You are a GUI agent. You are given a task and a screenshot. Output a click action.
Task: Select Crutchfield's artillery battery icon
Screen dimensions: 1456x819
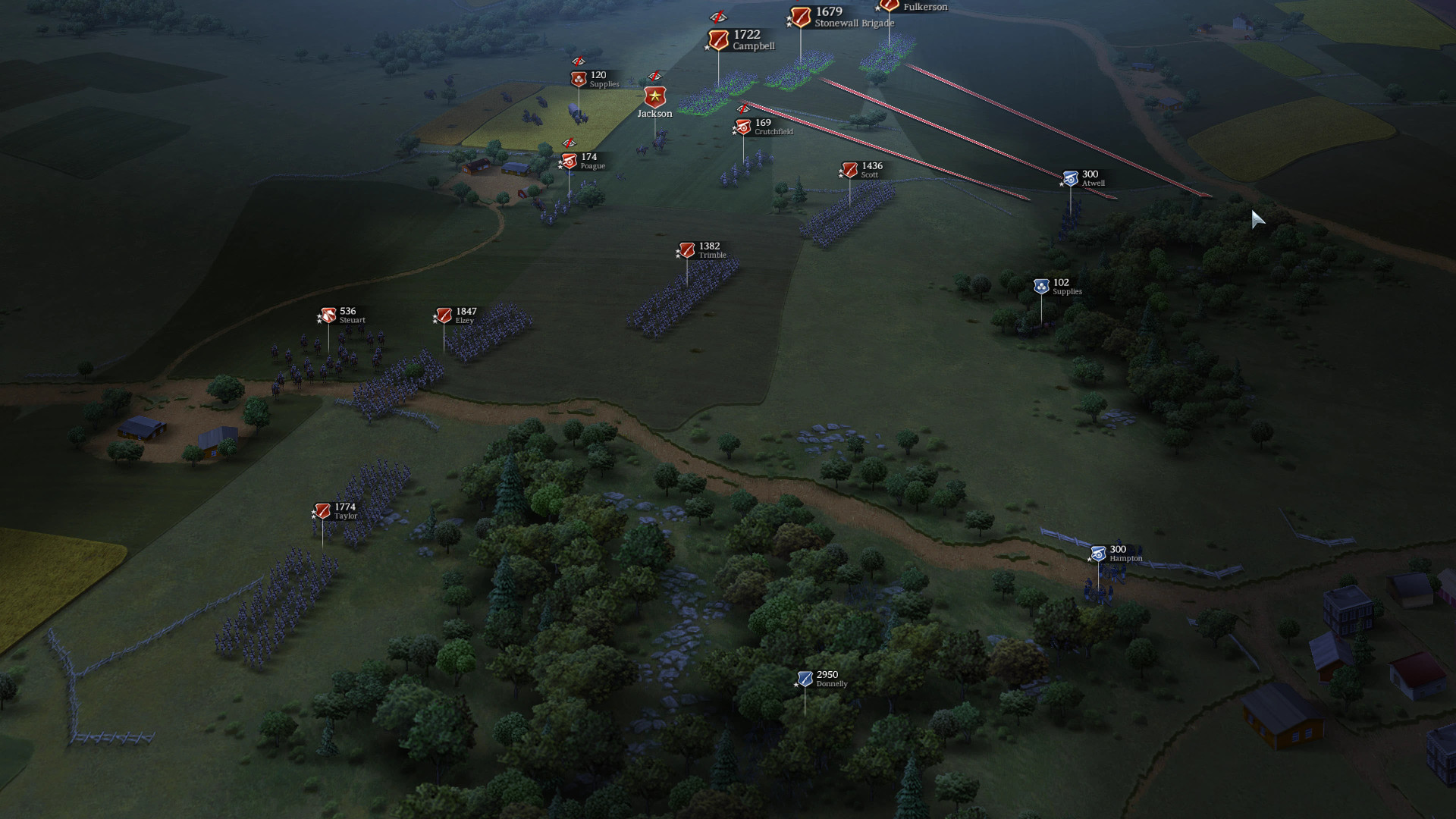tap(744, 127)
